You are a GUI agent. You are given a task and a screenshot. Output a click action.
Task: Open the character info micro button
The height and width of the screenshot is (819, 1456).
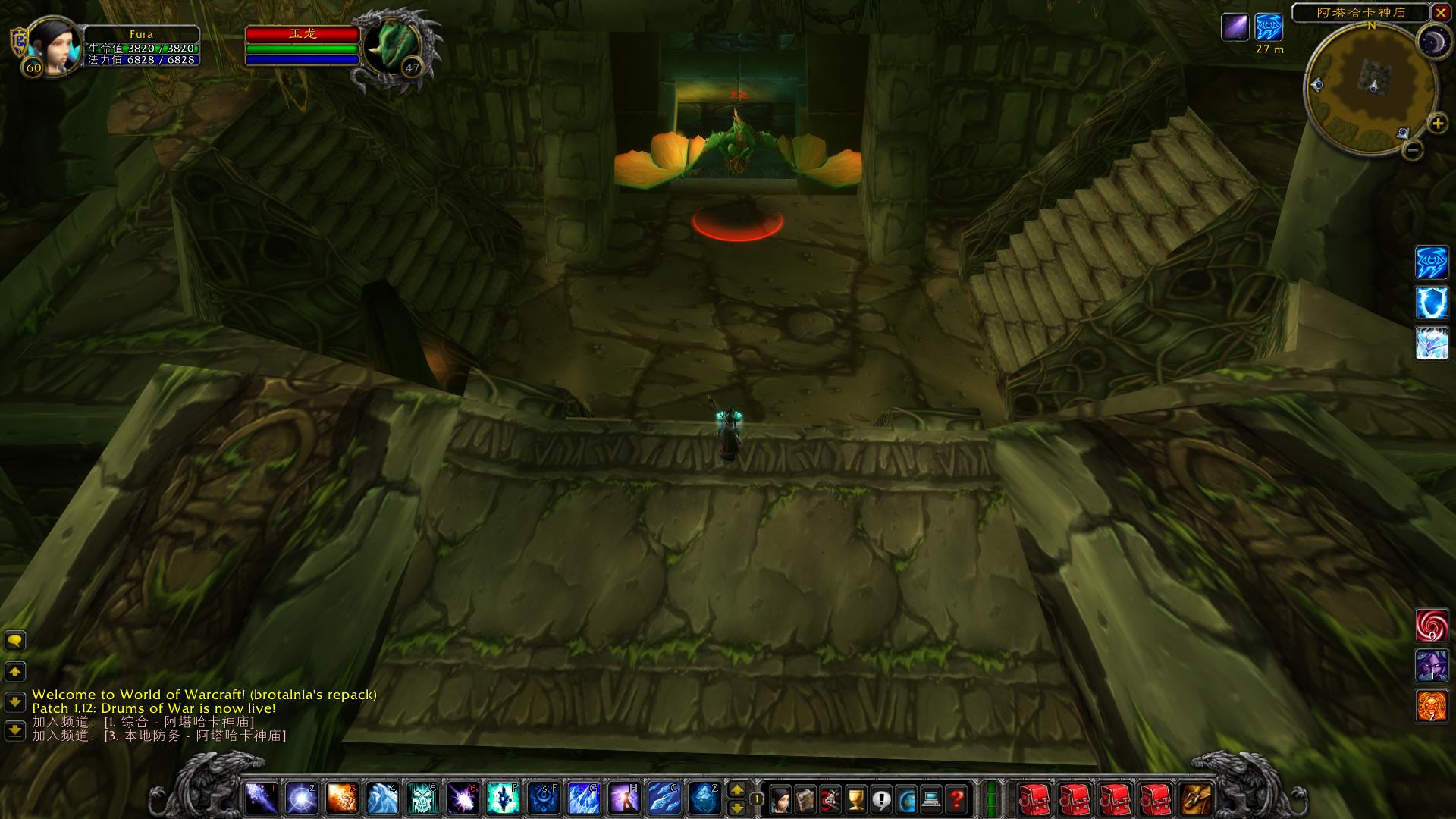click(x=780, y=799)
